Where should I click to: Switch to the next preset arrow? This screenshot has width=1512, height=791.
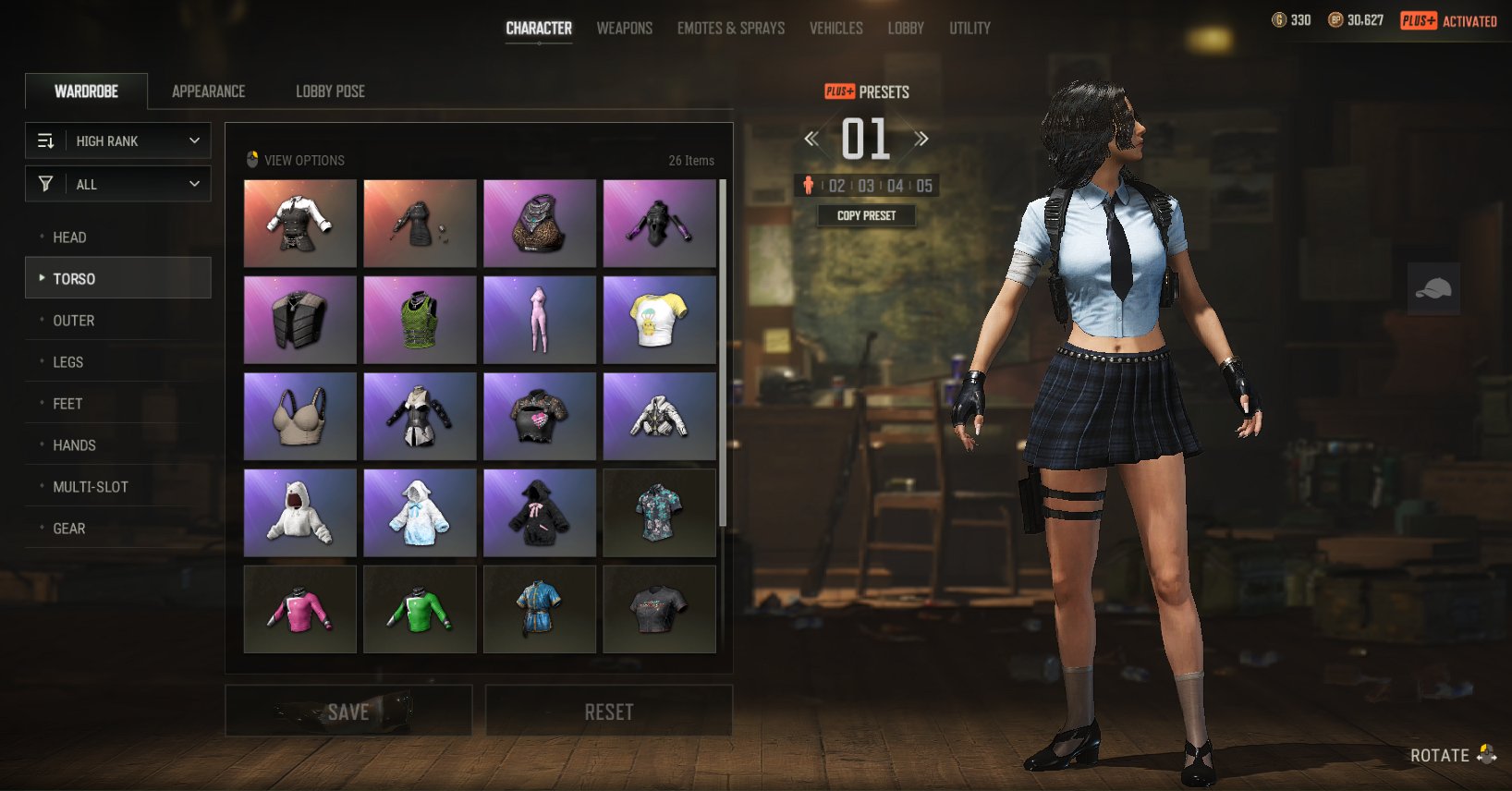(x=921, y=140)
